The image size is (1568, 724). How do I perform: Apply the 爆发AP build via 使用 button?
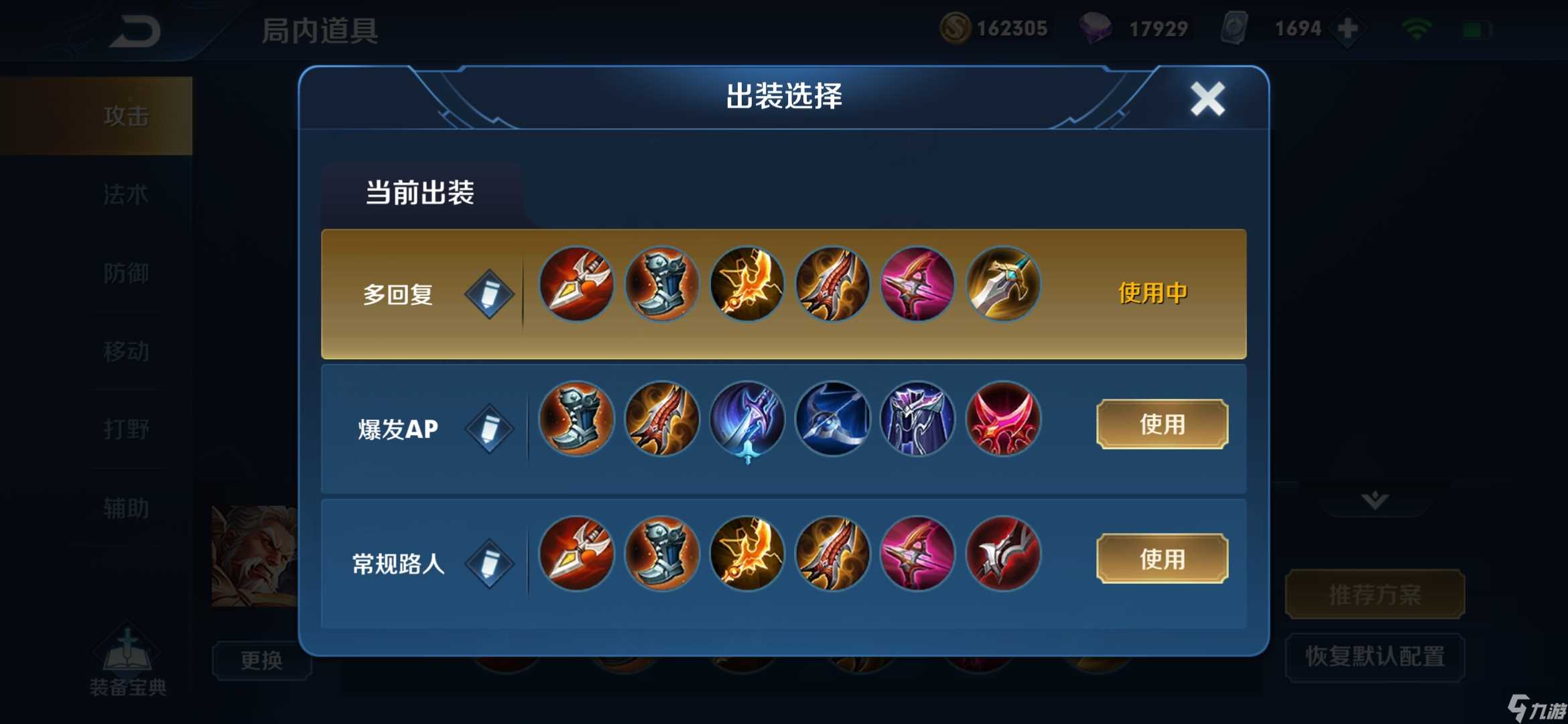click(x=1161, y=424)
